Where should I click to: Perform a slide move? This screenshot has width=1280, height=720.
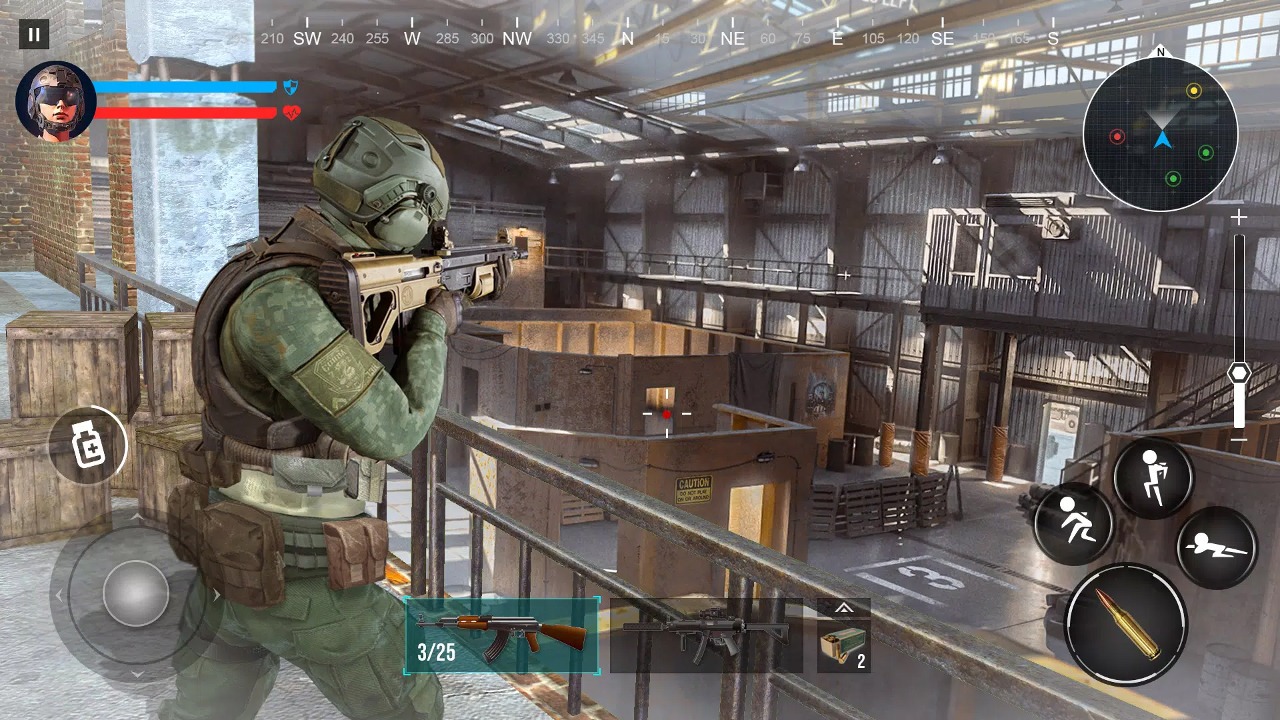pos(1073,522)
